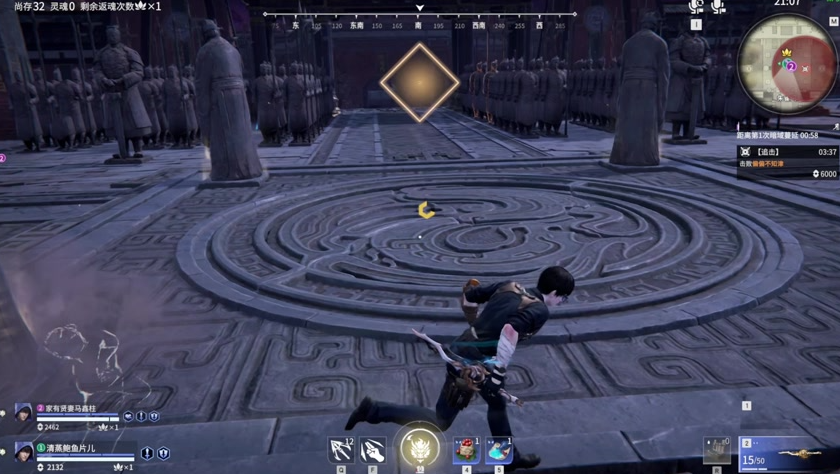
Task: Use the hand strike skill icon
Action: (373, 451)
